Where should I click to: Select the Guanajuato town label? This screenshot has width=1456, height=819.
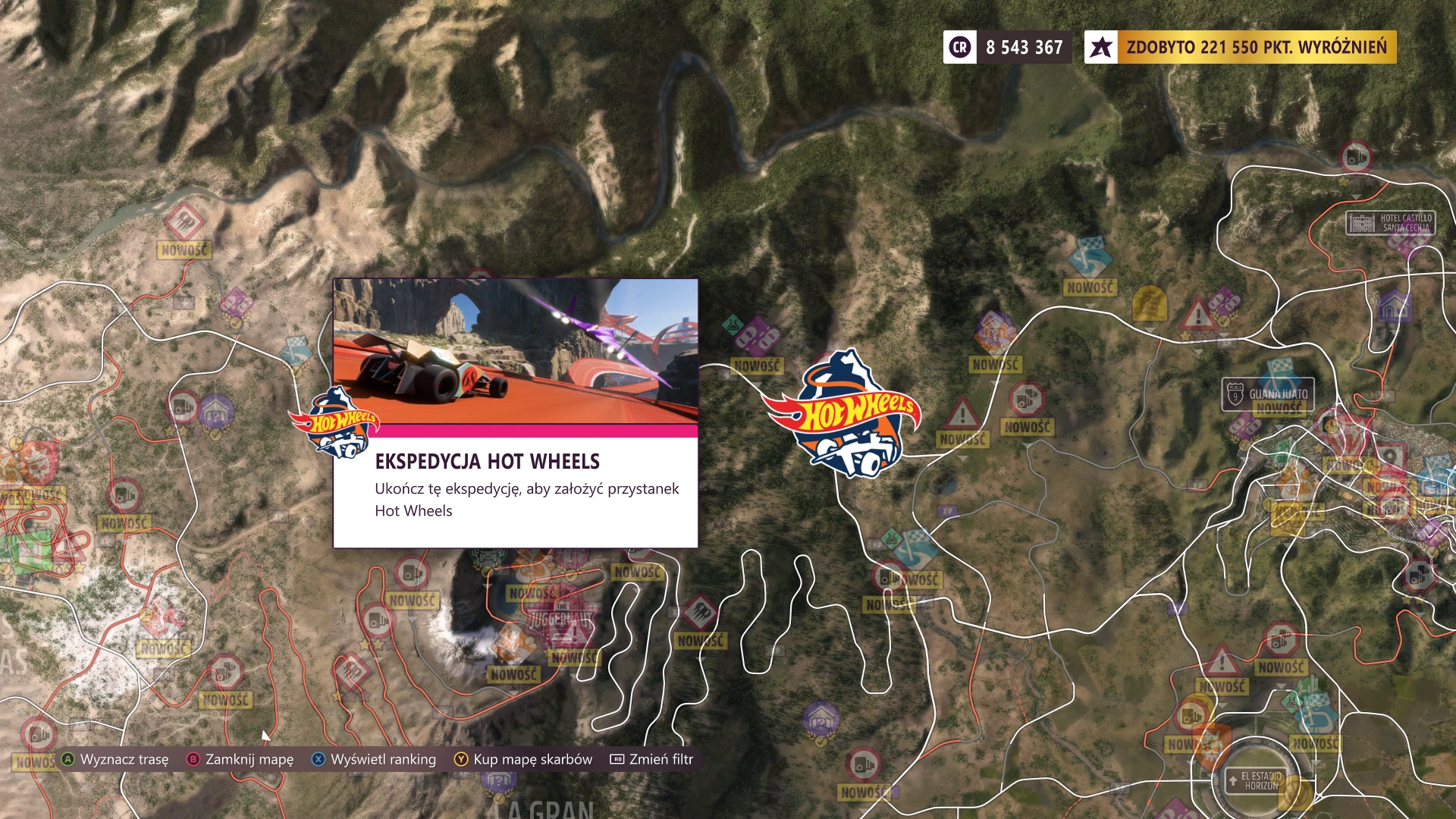1268,394
